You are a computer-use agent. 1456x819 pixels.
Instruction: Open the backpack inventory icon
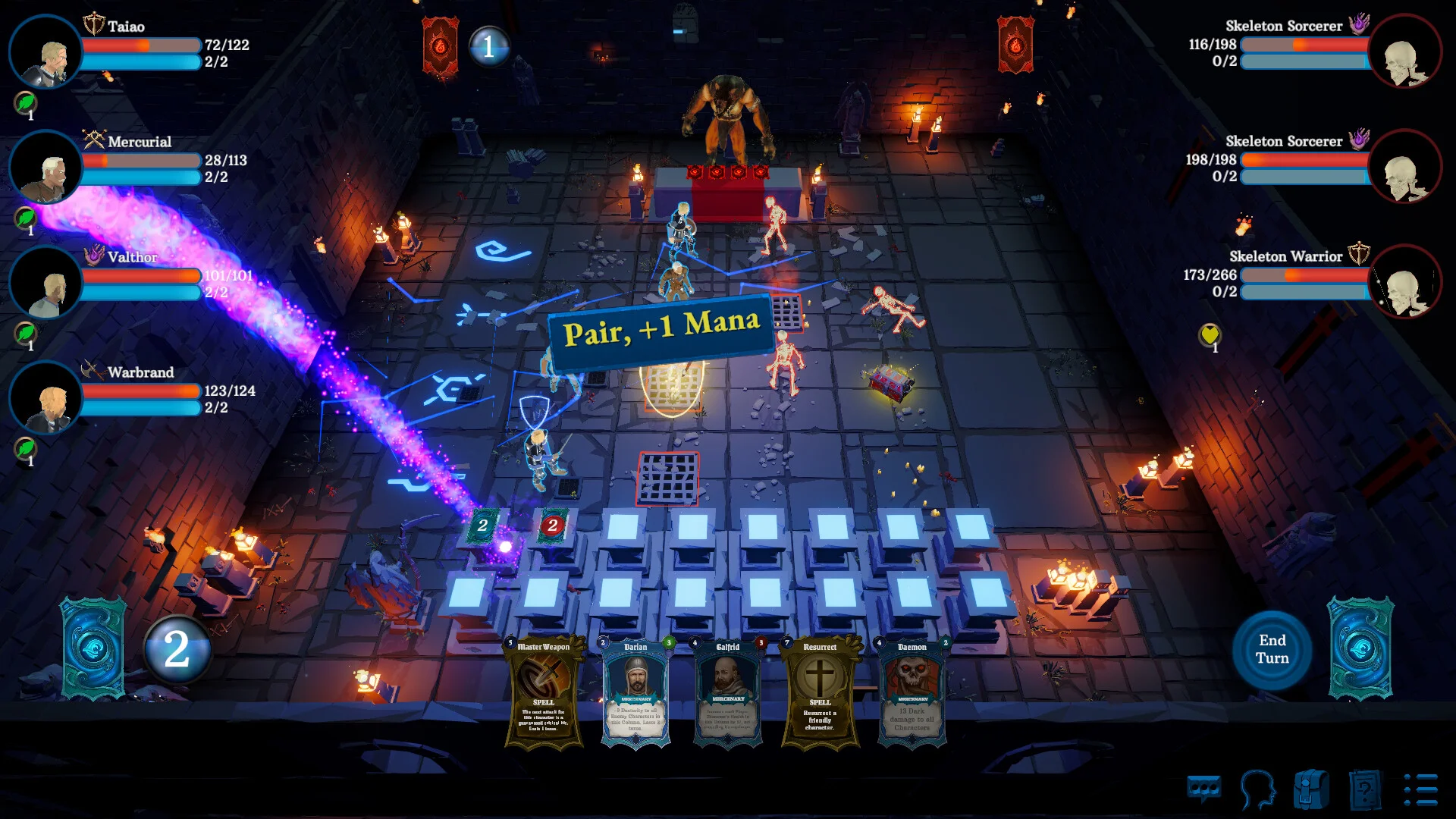(1311, 790)
